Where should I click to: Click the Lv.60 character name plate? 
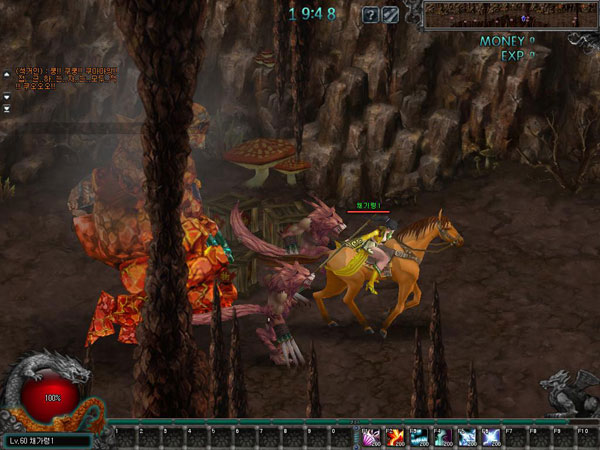click(x=47, y=440)
